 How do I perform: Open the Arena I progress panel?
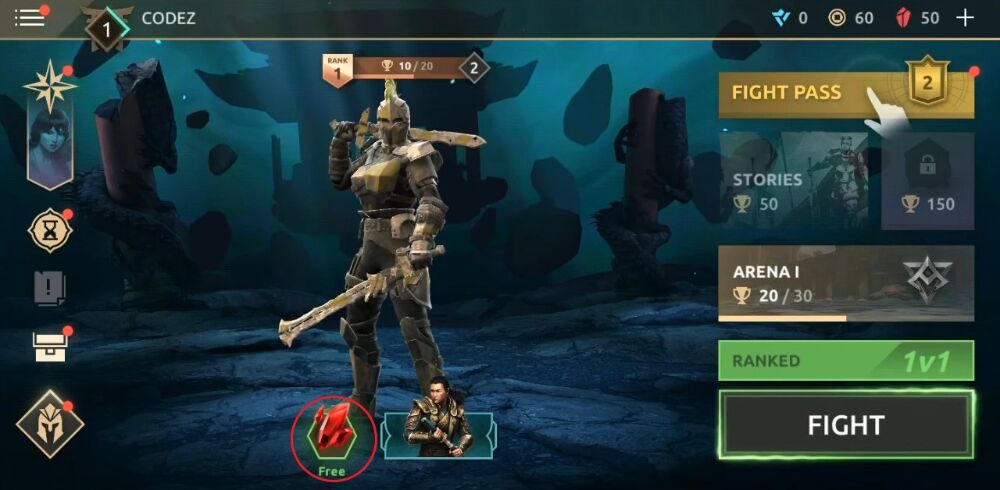845,283
